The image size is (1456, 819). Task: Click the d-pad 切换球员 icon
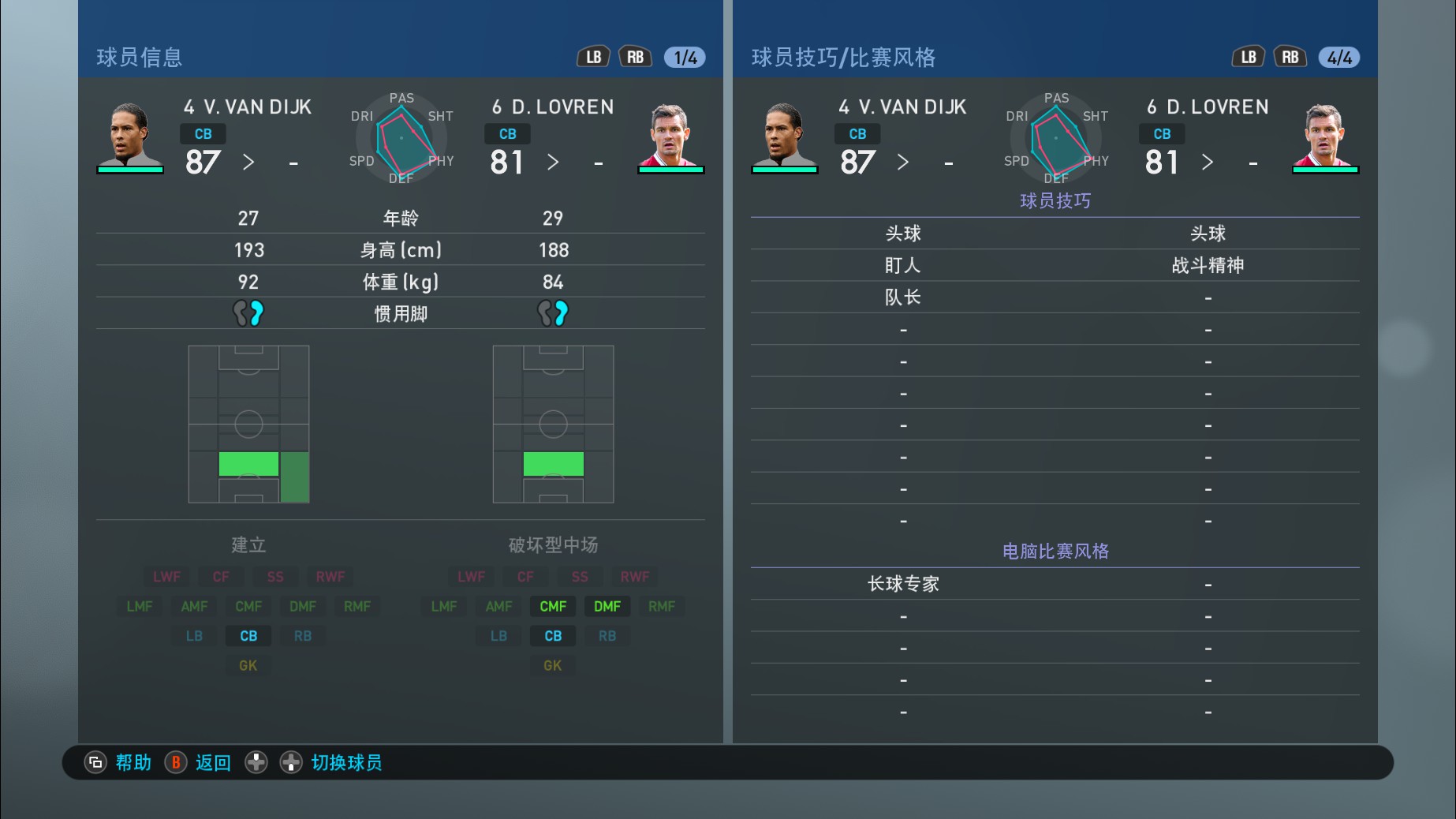click(291, 762)
